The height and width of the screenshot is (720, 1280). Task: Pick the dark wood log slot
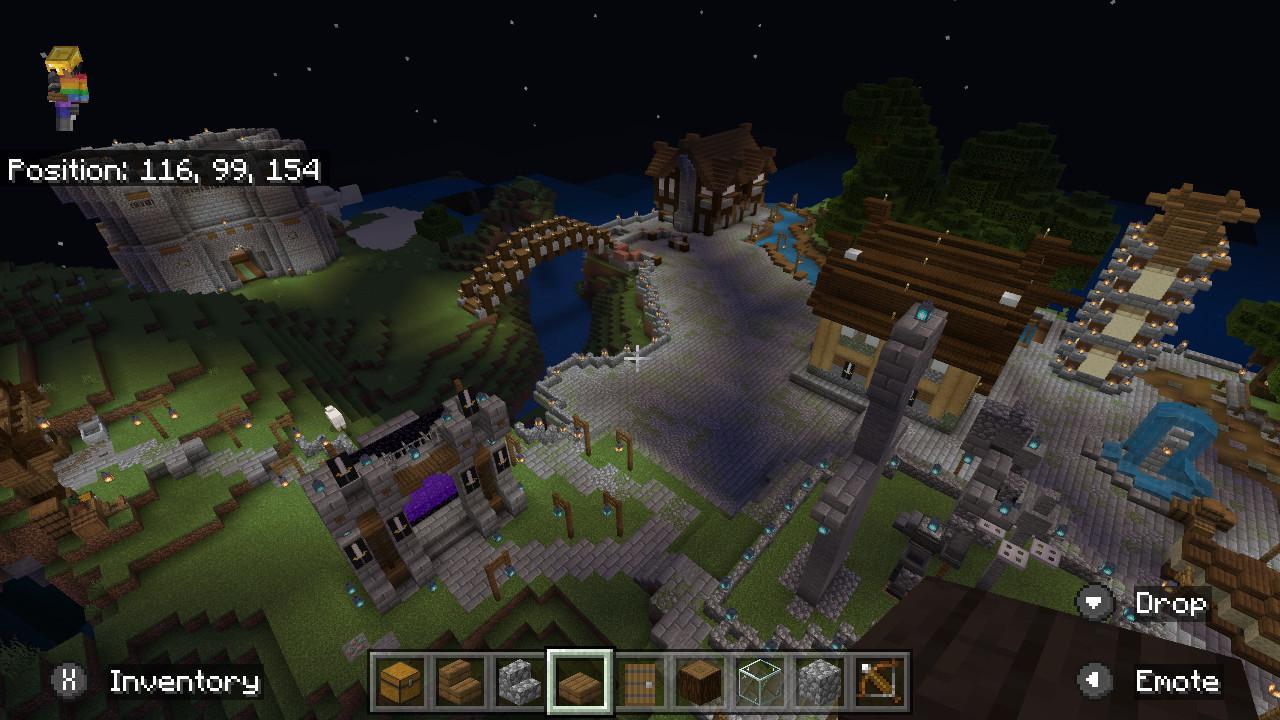click(700, 682)
